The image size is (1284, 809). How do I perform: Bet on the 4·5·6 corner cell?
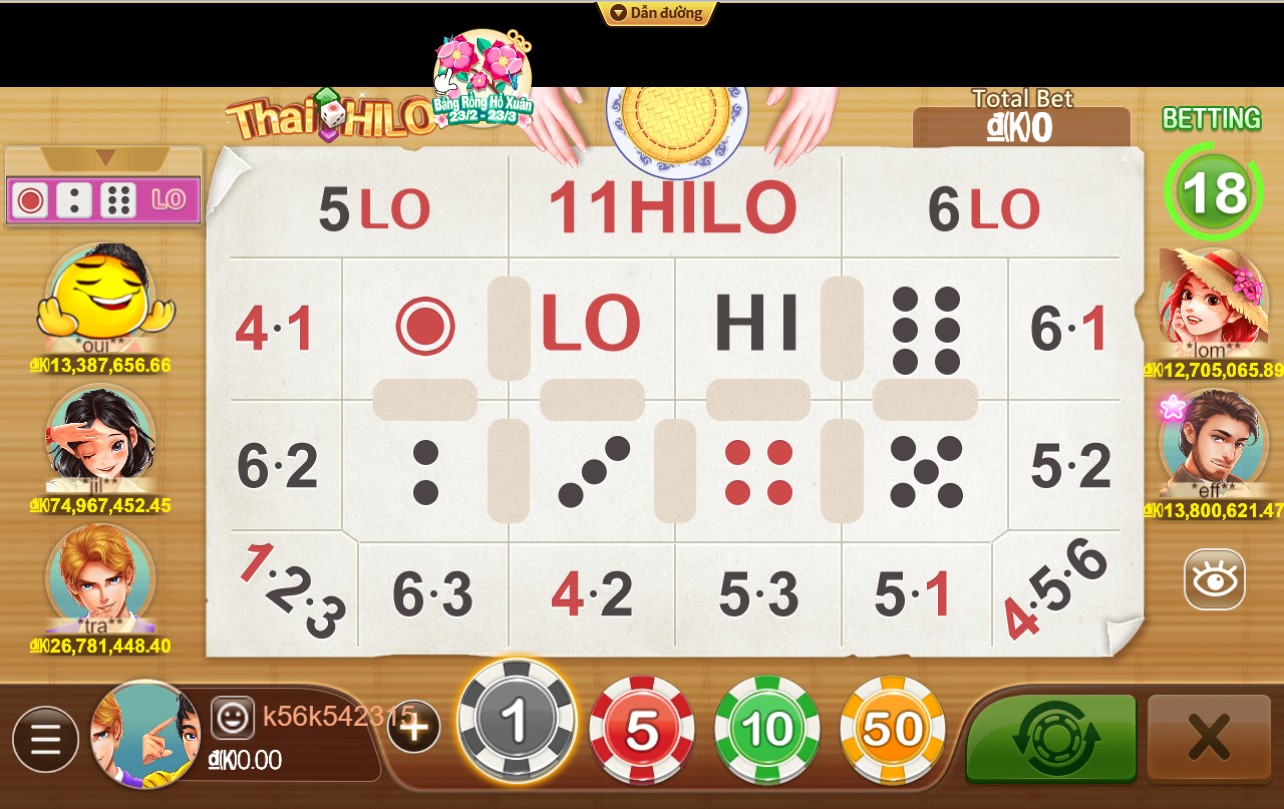point(1054,585)
